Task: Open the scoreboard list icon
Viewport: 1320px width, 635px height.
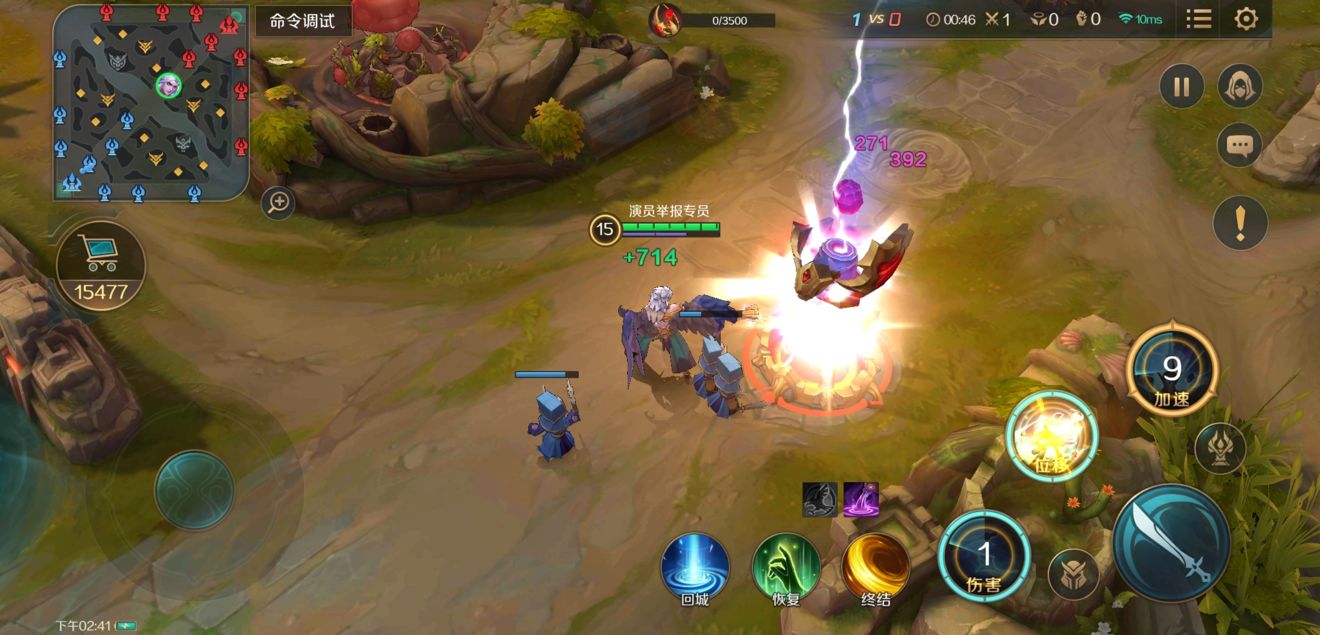Action: (1199, 19)
